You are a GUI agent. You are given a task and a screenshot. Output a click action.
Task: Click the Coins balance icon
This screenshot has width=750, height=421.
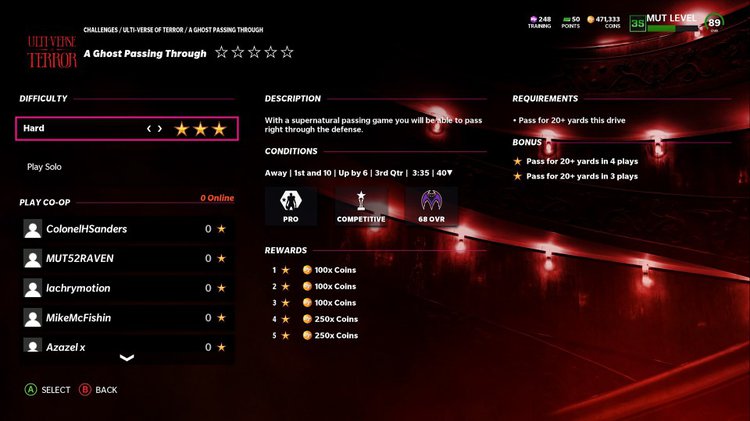[x=590, y=19]
